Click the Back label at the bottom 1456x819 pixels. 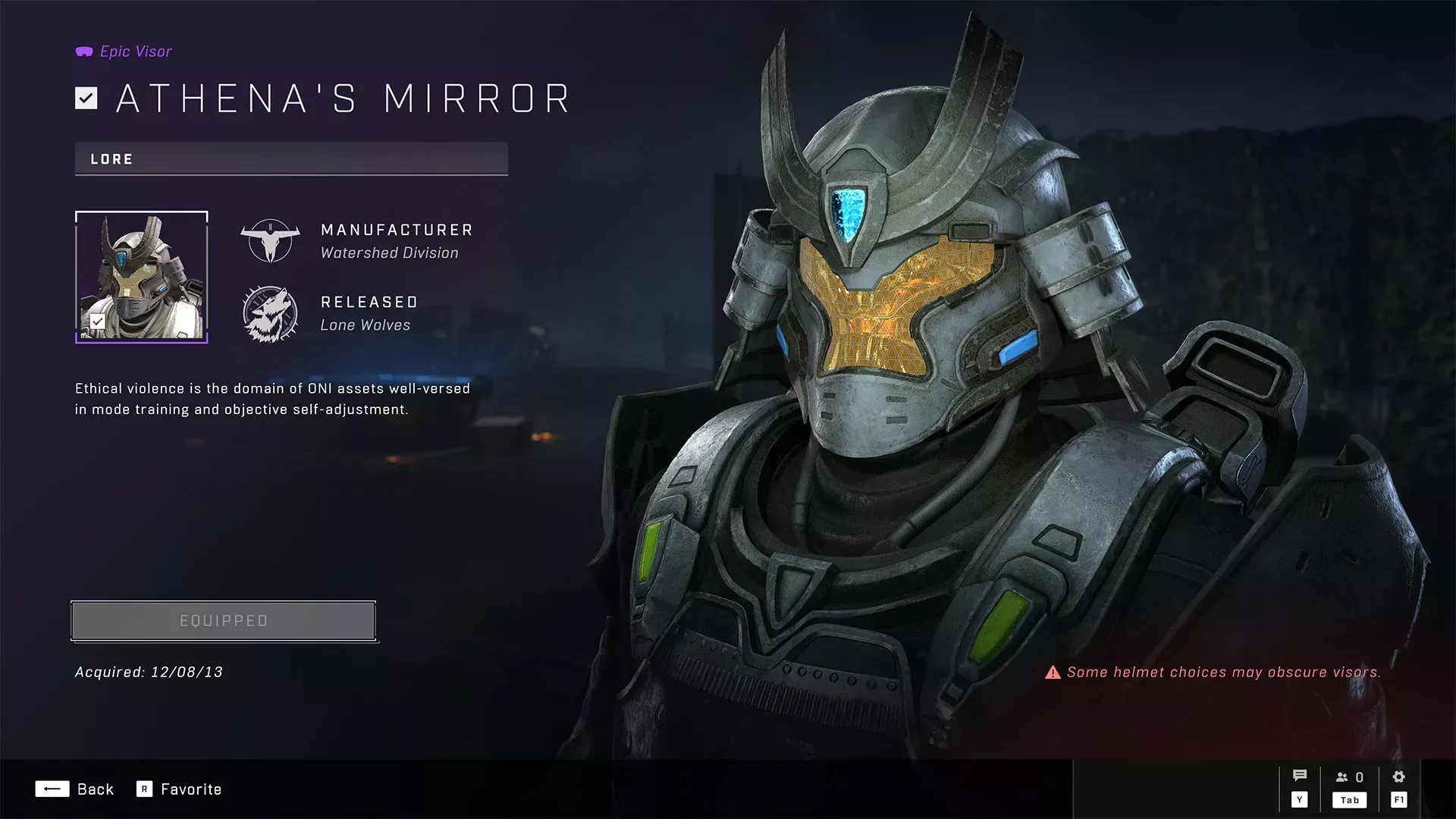coord(96,789)
